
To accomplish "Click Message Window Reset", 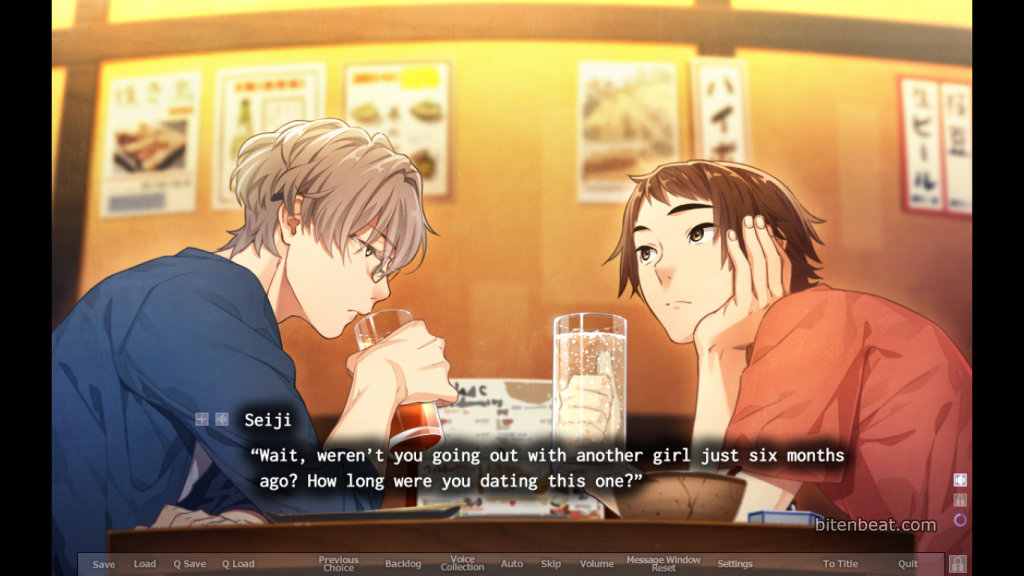I will (x=663, y=564).
